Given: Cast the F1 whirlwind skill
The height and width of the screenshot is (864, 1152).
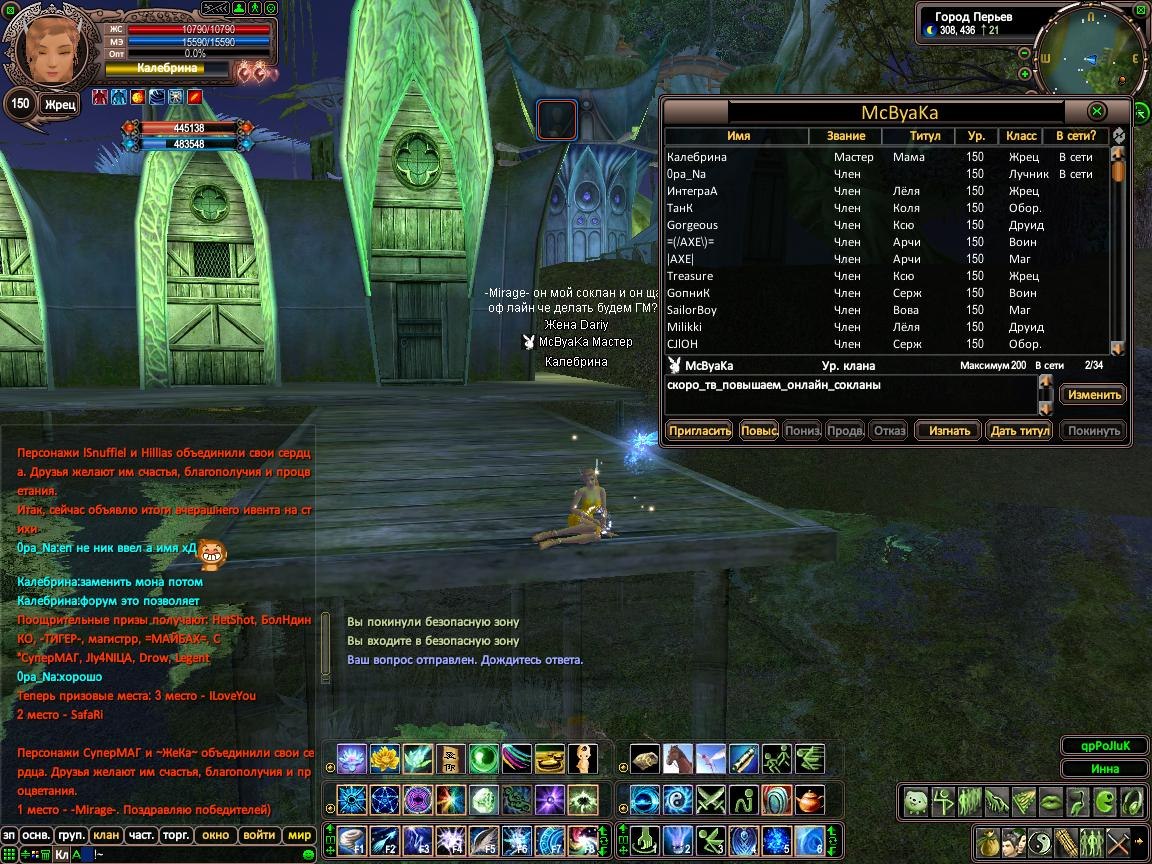Looking at the screenshot, I should [x=353, y=841].
